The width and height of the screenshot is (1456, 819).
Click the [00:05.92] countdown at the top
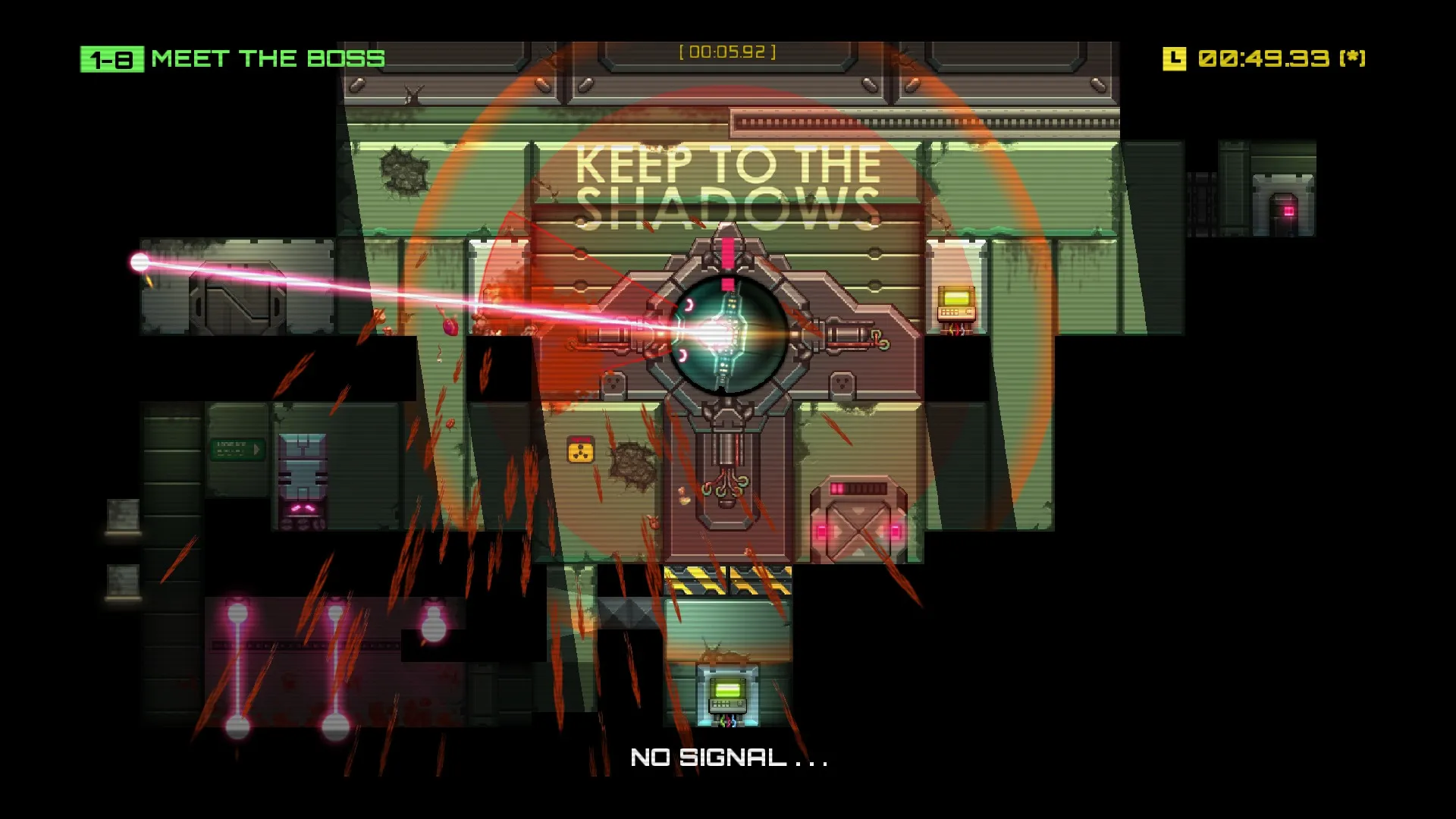click(726, 52)
